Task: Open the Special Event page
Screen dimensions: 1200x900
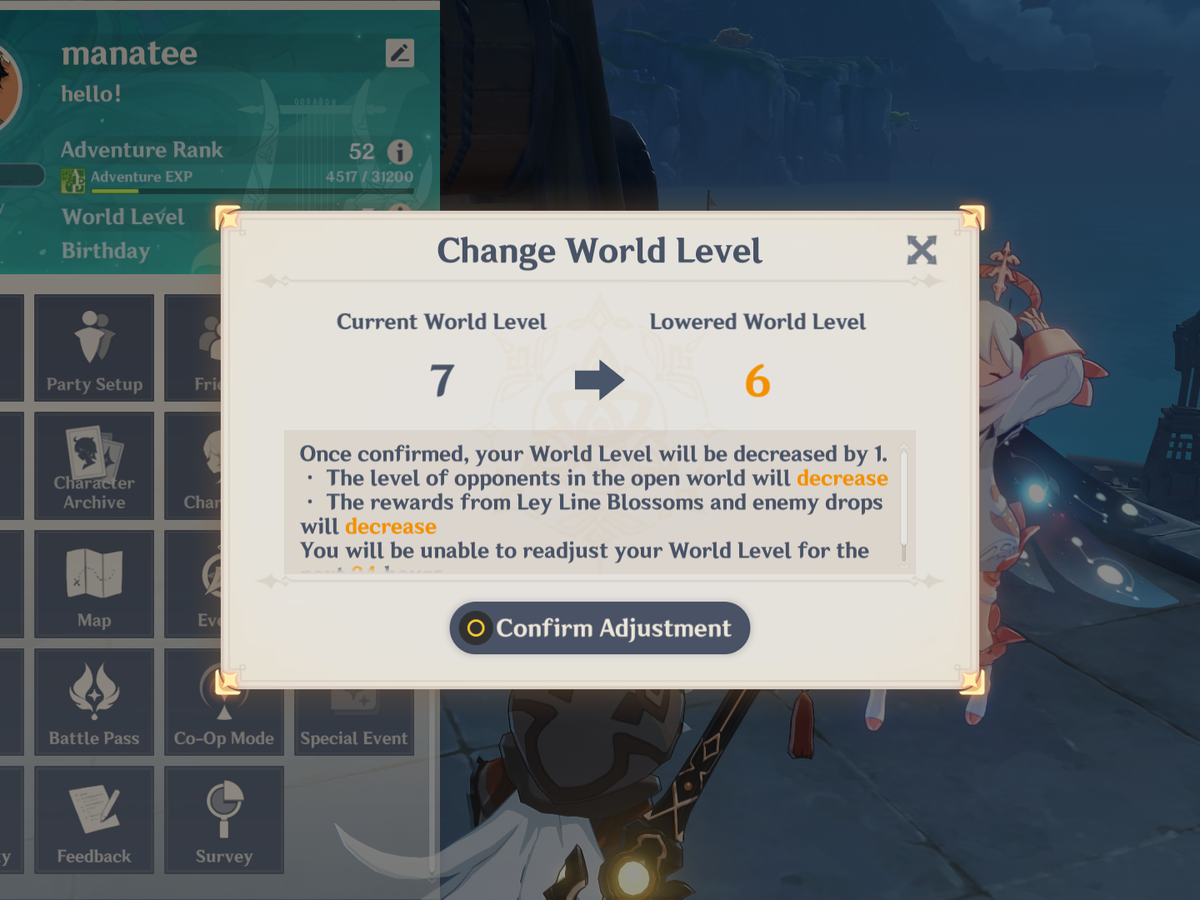Action: 354,718
